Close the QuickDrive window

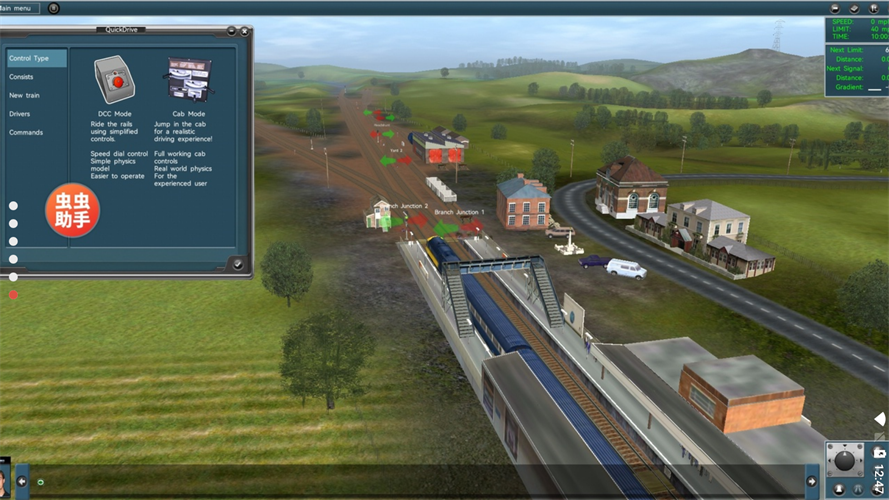click(x=245, y=31)
